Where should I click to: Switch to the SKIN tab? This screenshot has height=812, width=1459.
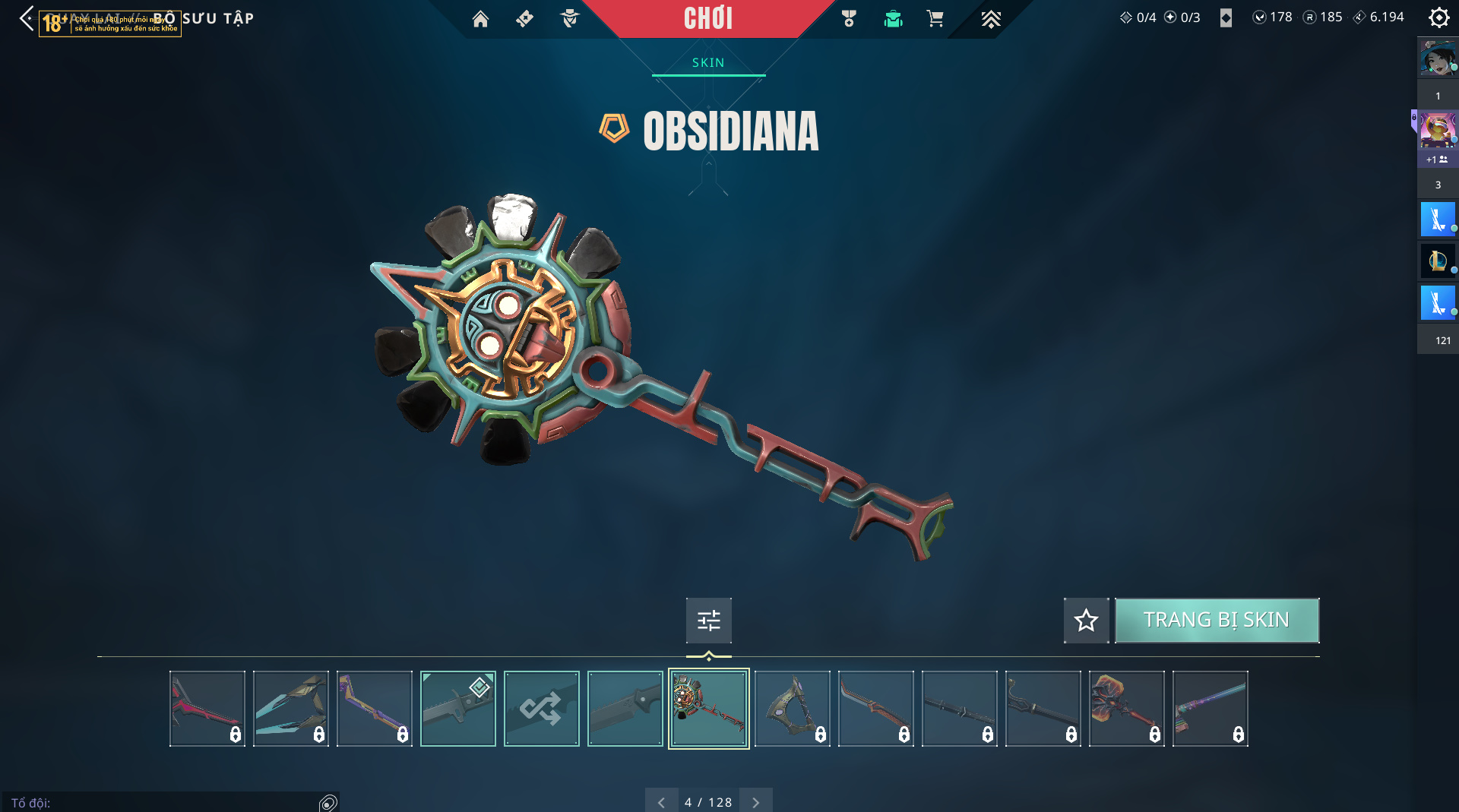click(708, 62)
